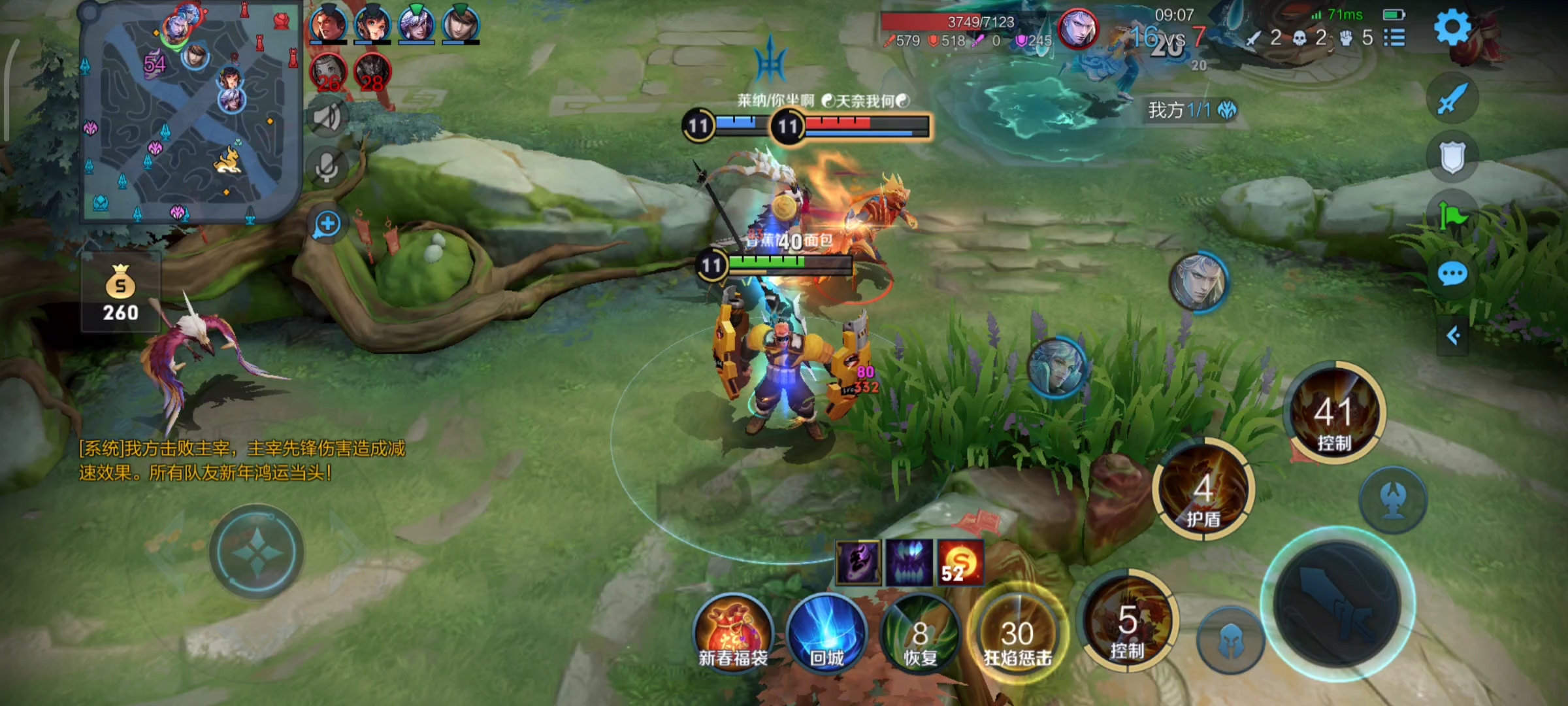Open the quick message plus bubble

[327, 224]
